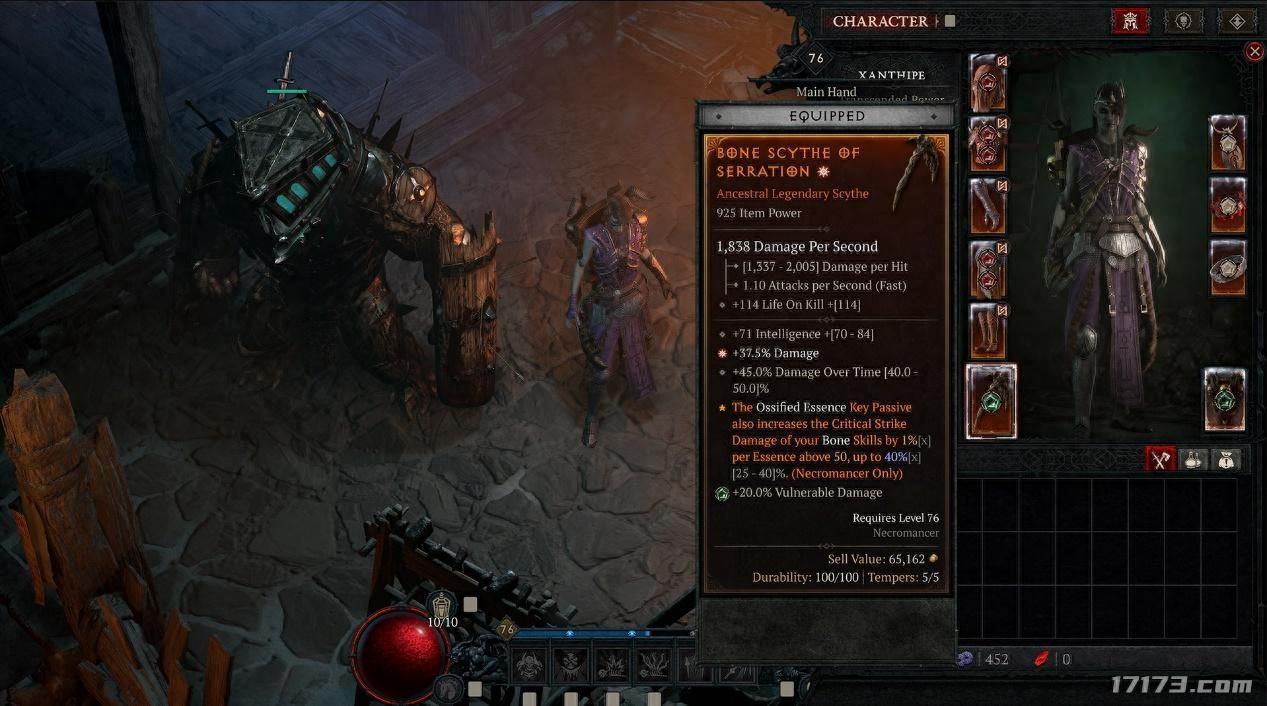The height and width of the screenshot is (706, 1267).
Task: Switch to the inventory tab with the pouch icon
Action: pyautogui.click(x=1227, y=459)
